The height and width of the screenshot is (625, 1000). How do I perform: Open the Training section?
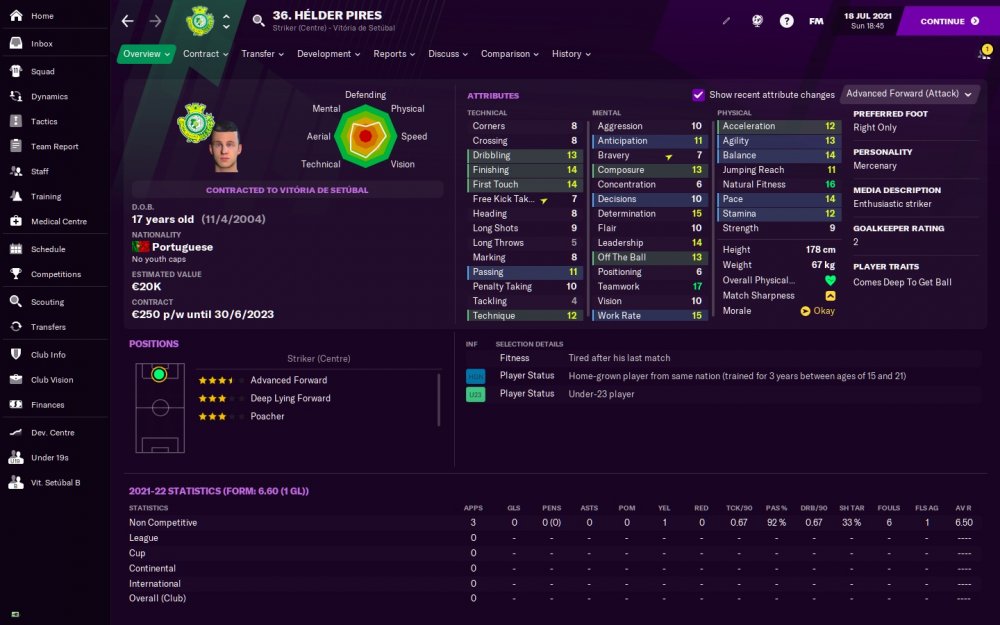pos(46,197)
